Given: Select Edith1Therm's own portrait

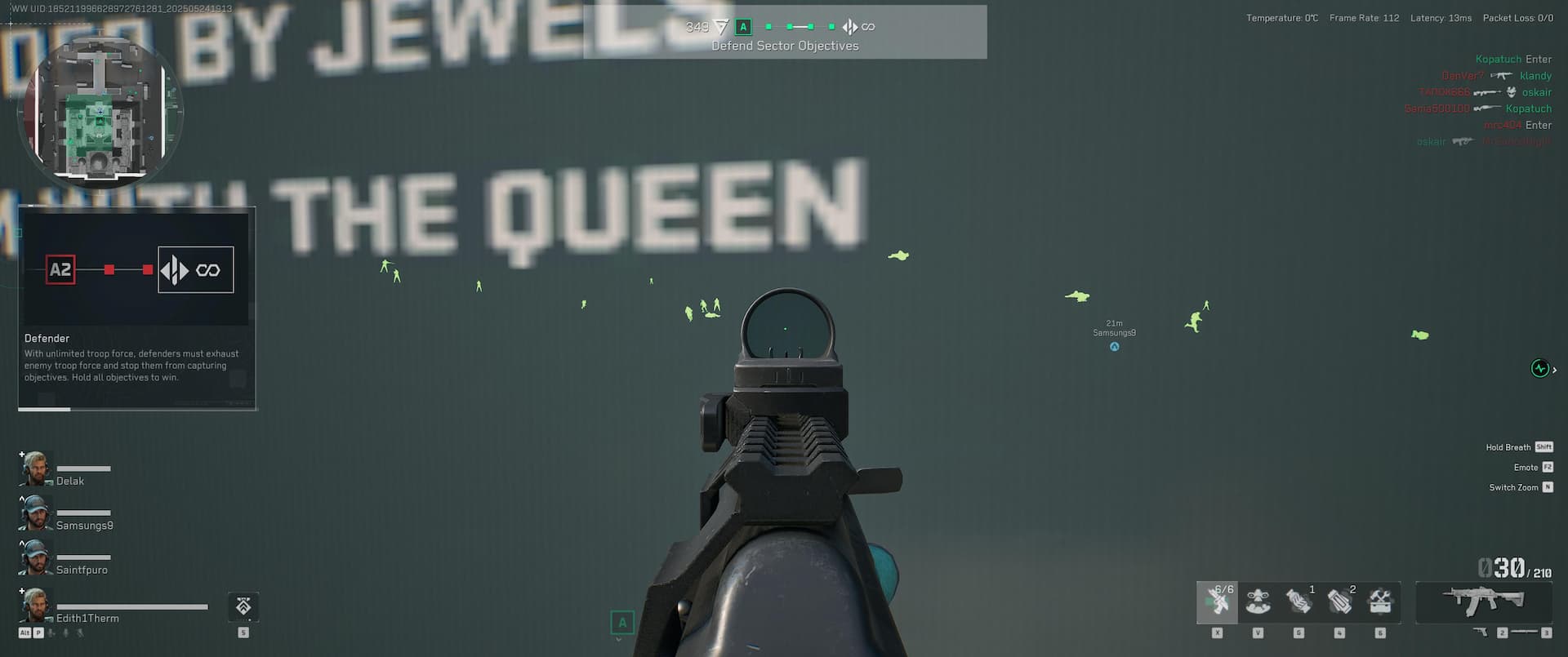Looking at the screenshot, I should [x=36, y=605].
